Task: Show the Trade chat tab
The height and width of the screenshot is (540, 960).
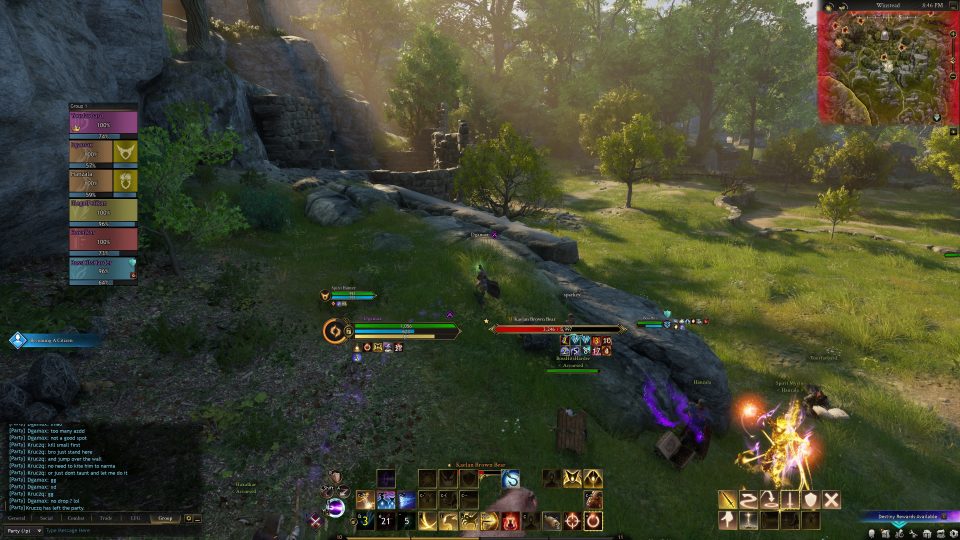Action: tap(106, 518)
